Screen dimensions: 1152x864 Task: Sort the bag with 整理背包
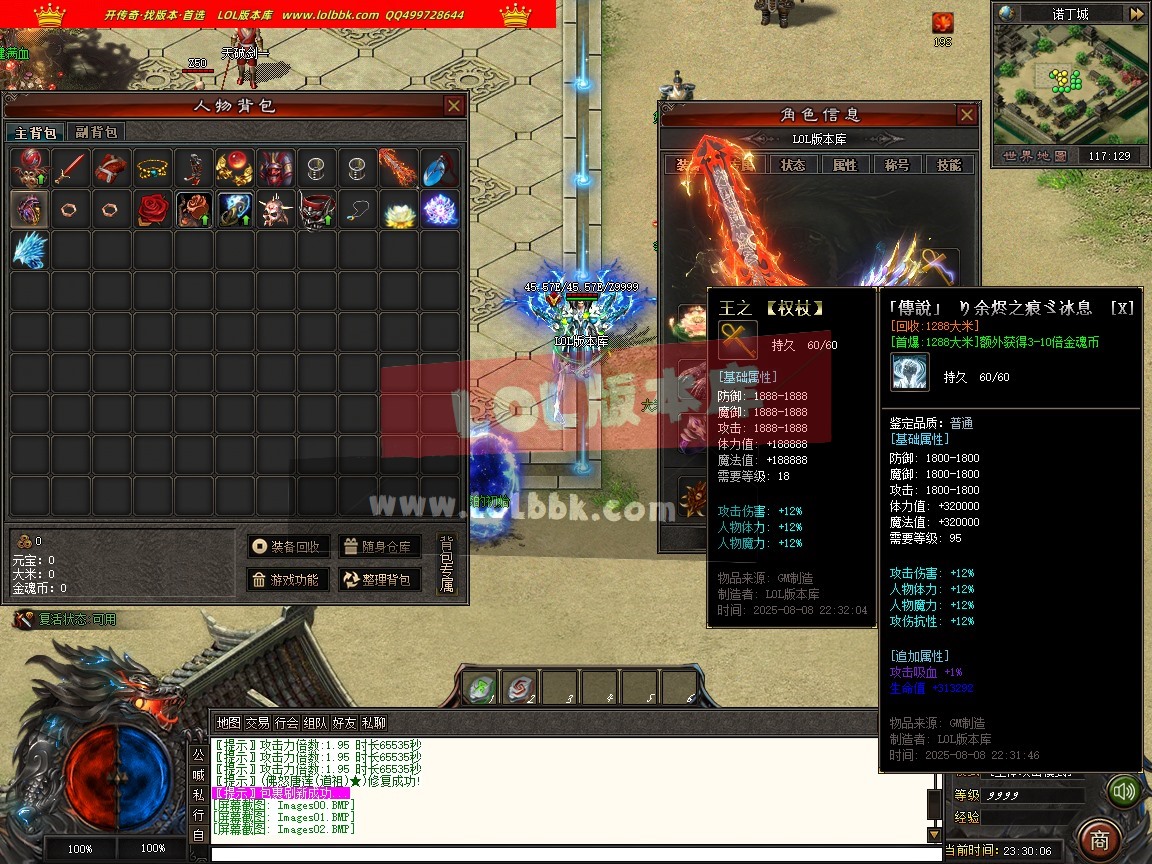pos(378,579)
